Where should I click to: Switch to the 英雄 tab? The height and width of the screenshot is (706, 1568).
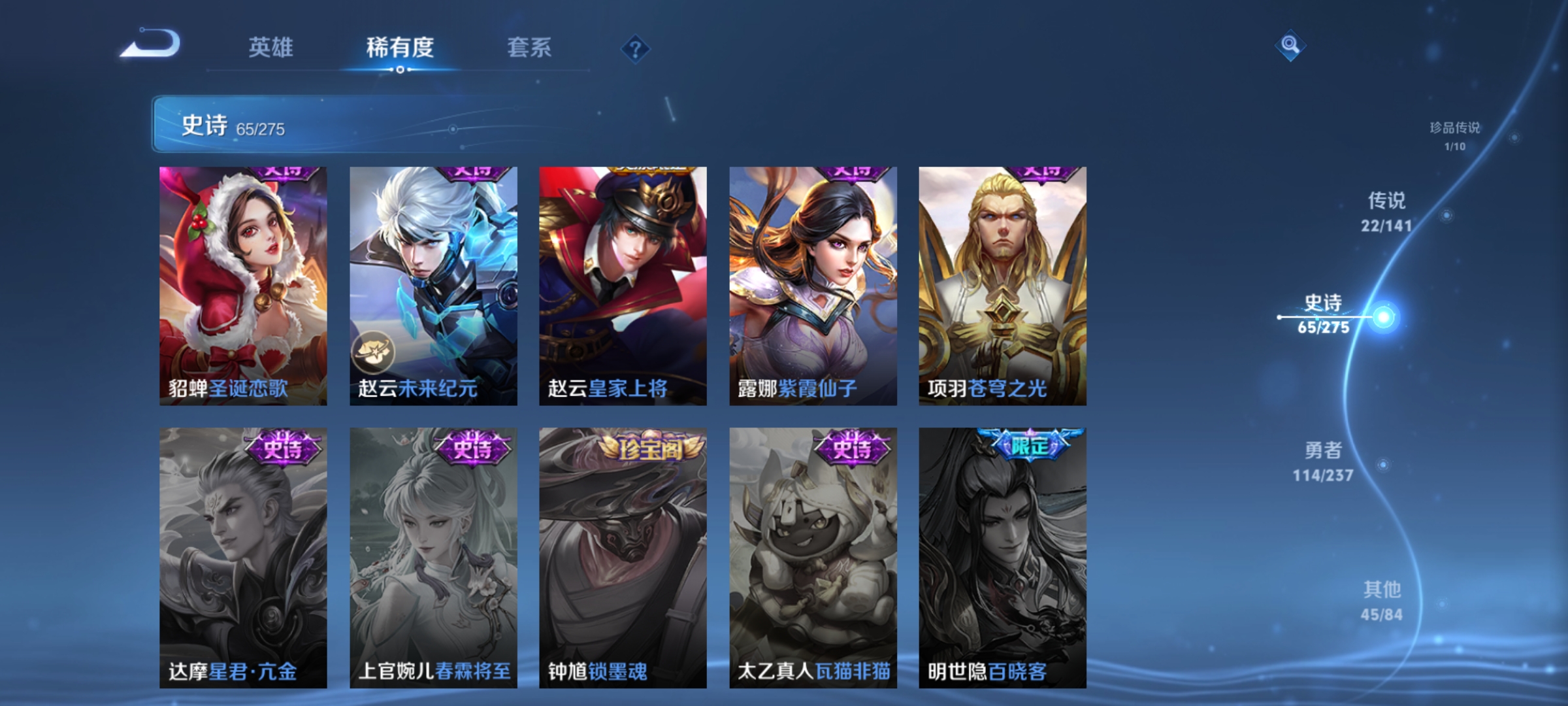272,47
